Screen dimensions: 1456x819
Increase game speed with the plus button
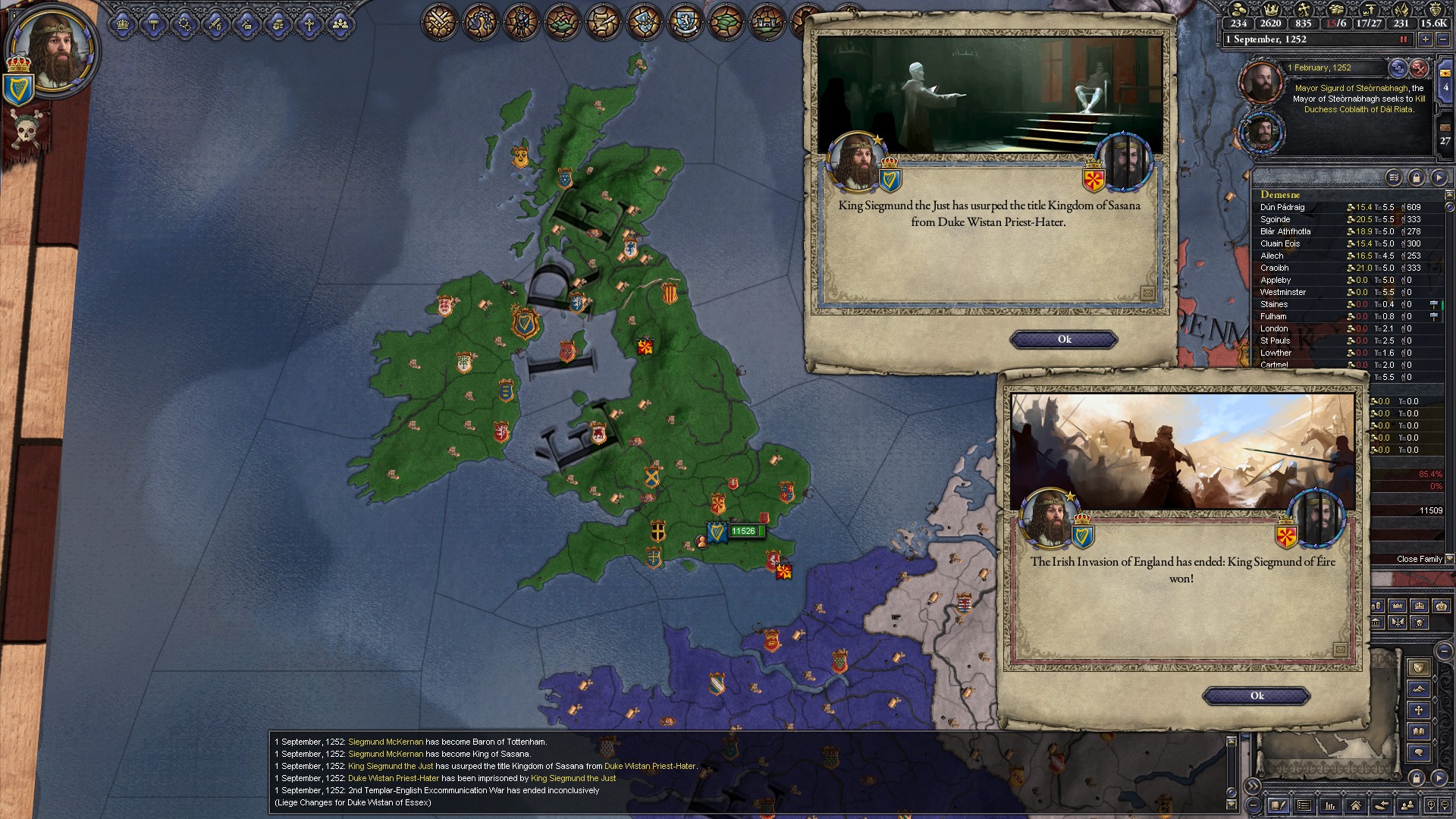click(1426, 39)
